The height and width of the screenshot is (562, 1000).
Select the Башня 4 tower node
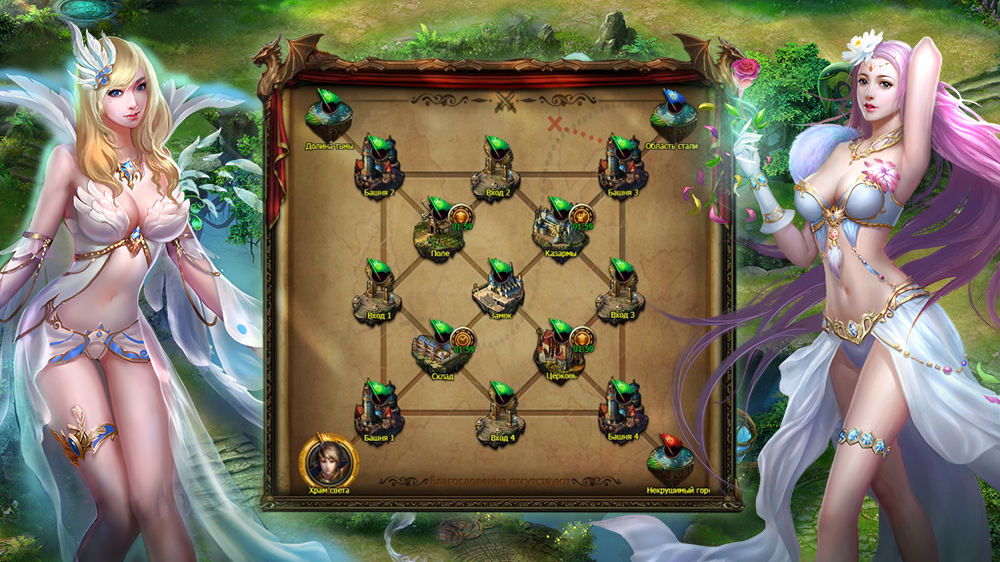pos(621,411)
